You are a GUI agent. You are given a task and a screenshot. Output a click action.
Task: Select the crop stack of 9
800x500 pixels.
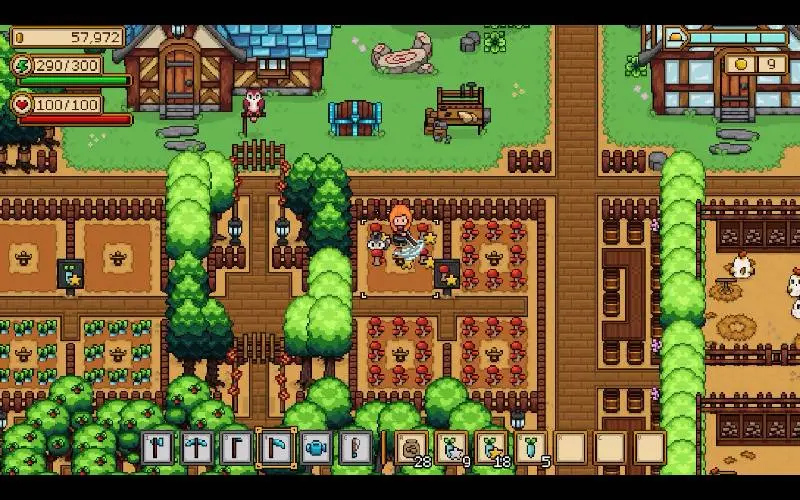point(451,447)
